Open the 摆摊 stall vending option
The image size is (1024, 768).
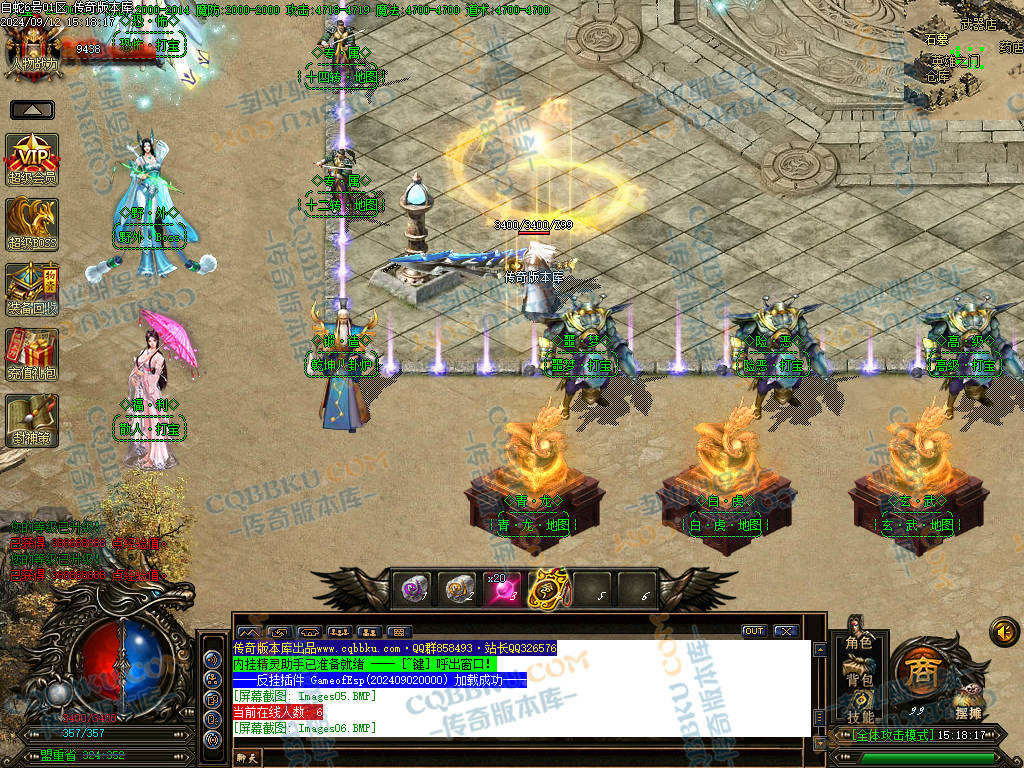(x=967, y=712)
